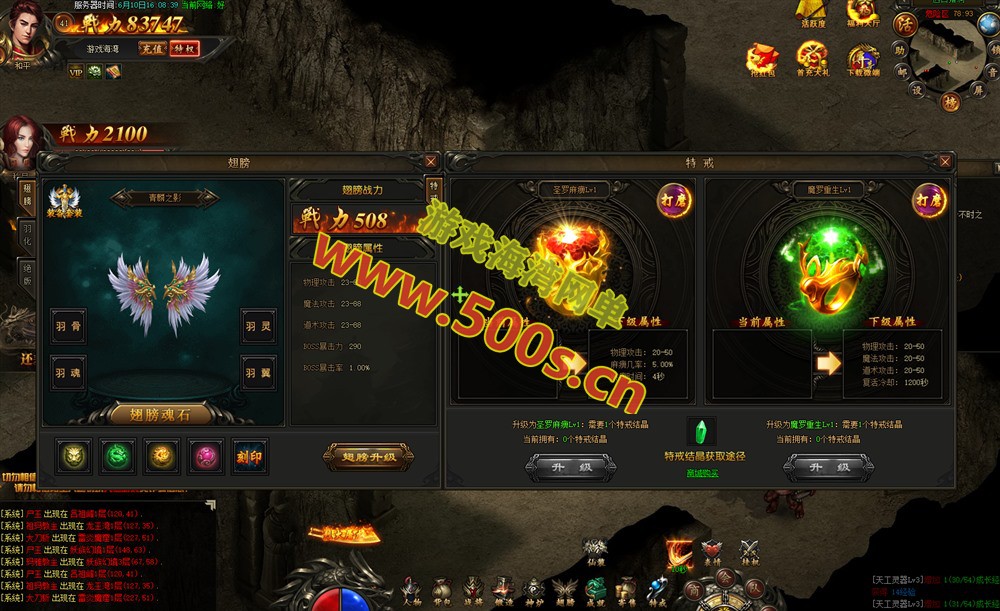1000x611 pixels.
Task: Select the pink orb soul stone
Action: click(x=206, y=456)
